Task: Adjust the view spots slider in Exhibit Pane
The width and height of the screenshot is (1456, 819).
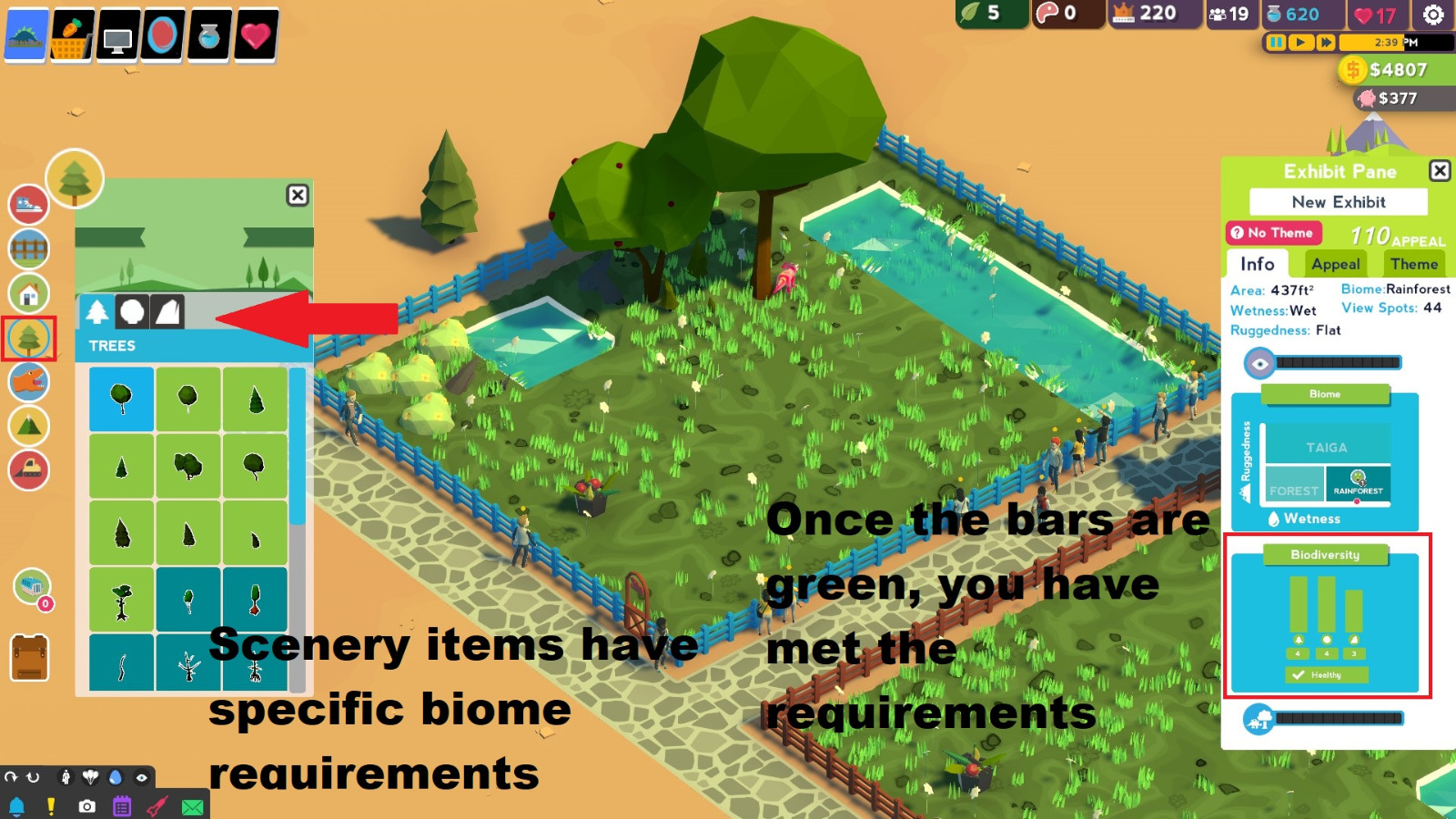Action: [x=1338, y=361]
